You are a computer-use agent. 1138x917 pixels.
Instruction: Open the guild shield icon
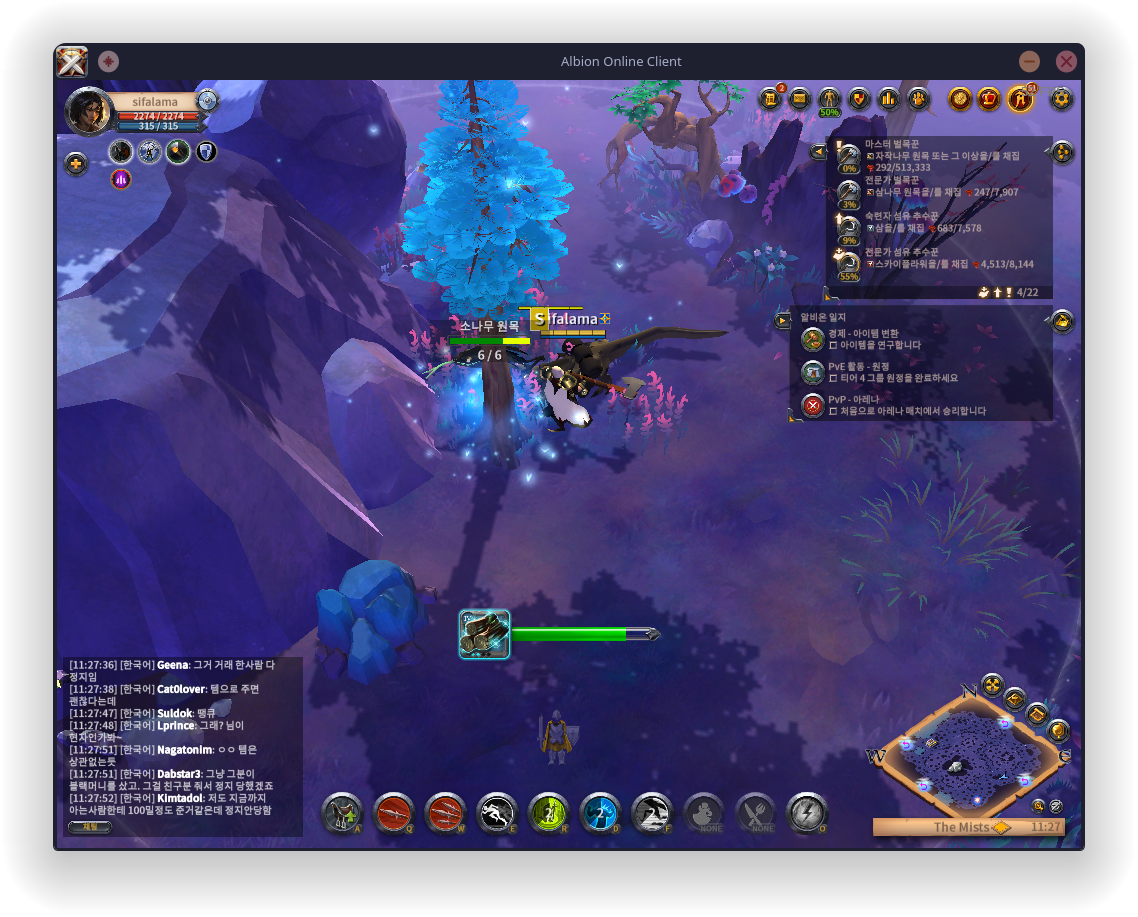tap(859, 98)
